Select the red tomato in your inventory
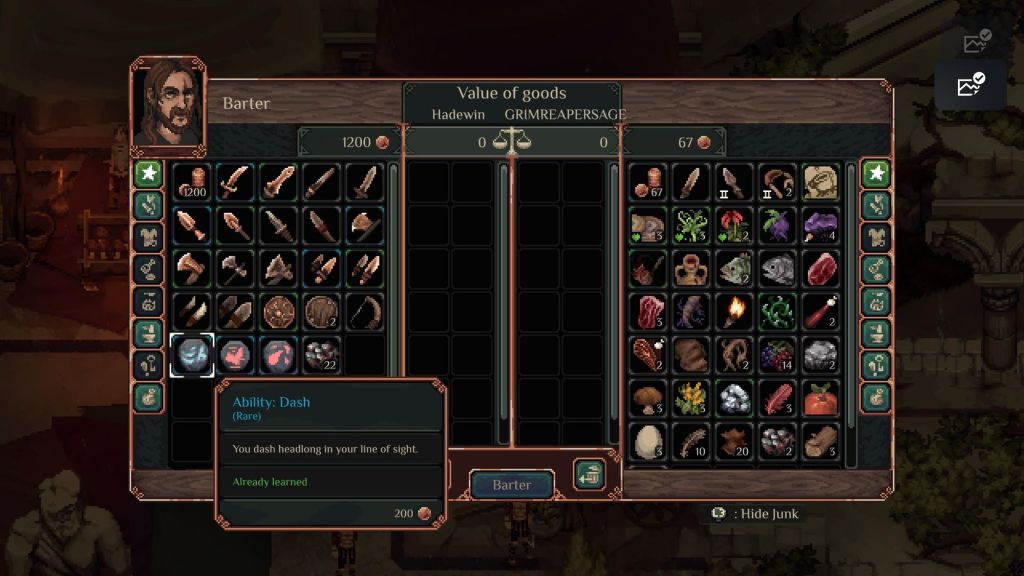The image size is (1024, 576). coord(821,398)
